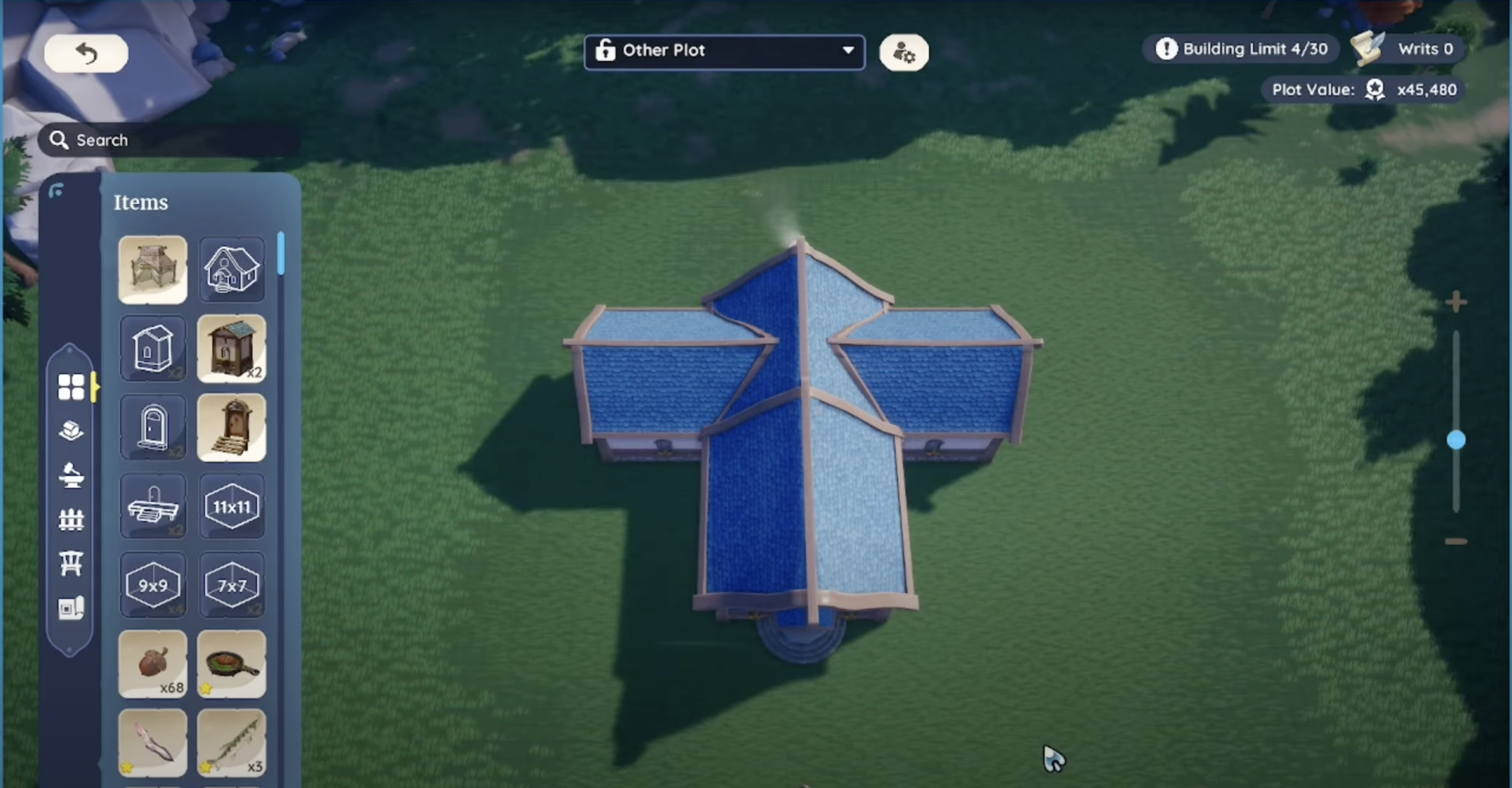
Task: Click the Building Limit warning indicator
Action: coord(1166,49)
